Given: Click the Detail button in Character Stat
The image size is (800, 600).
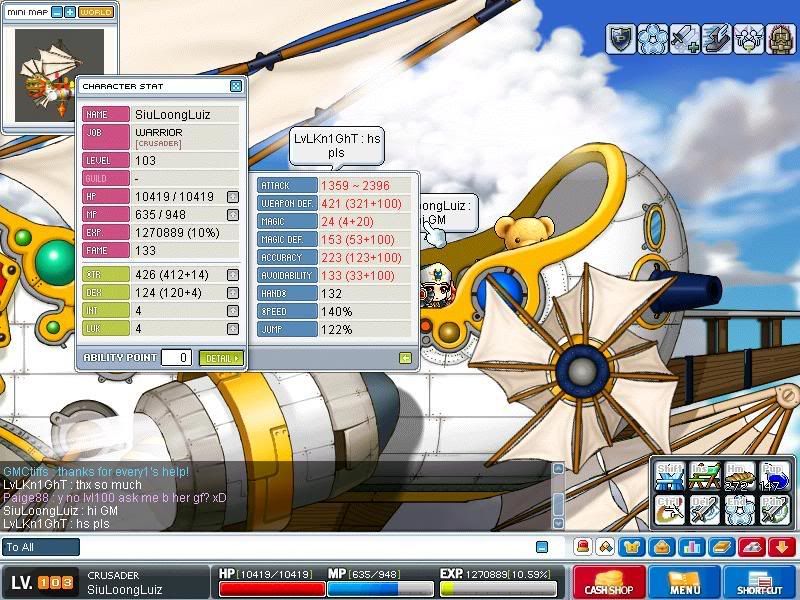Looking at the screenshot, I should [x=221, y=358].
